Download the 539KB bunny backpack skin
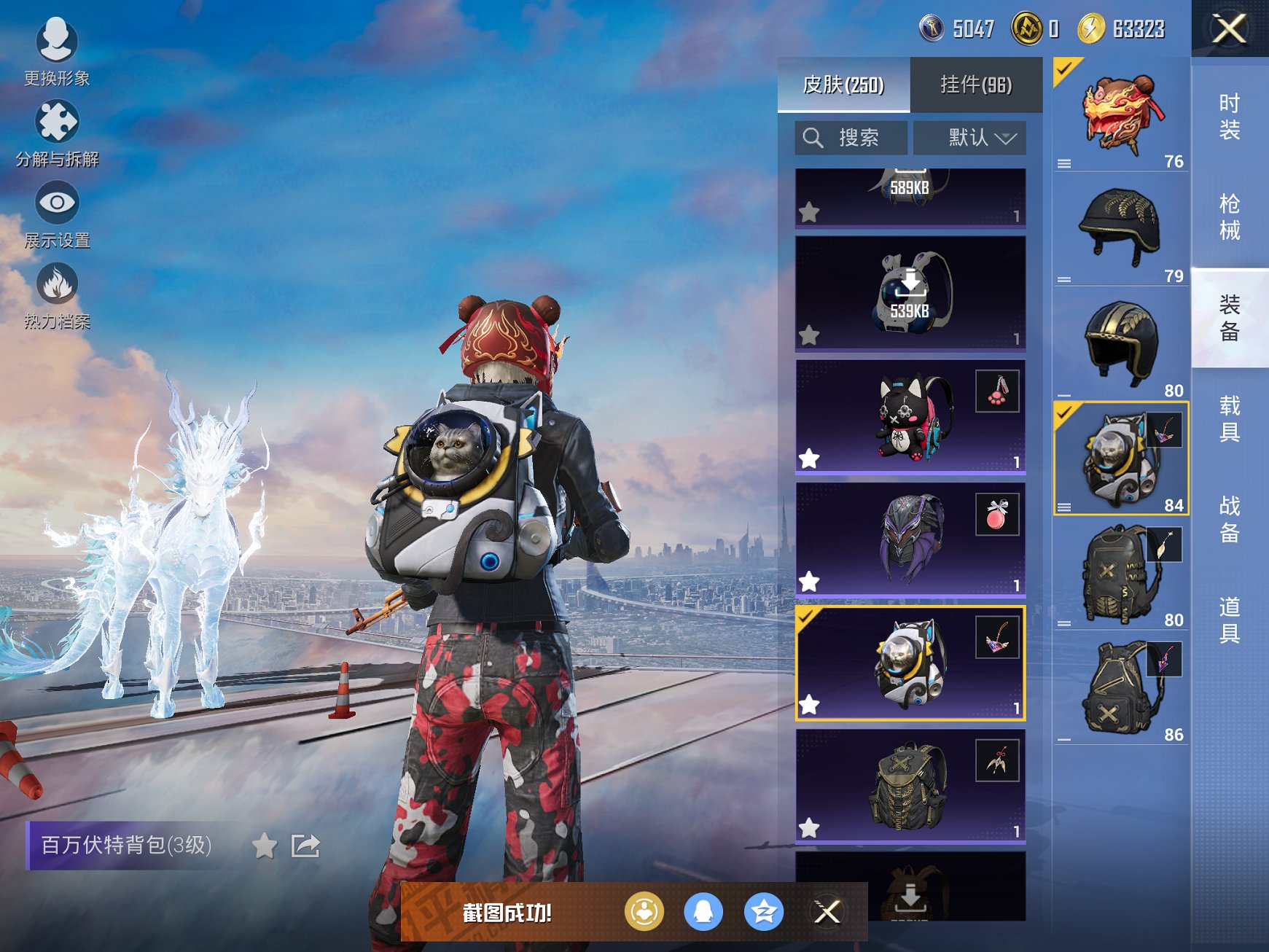Viewport: 1269px width, 952px height. (x=910, y=292)
